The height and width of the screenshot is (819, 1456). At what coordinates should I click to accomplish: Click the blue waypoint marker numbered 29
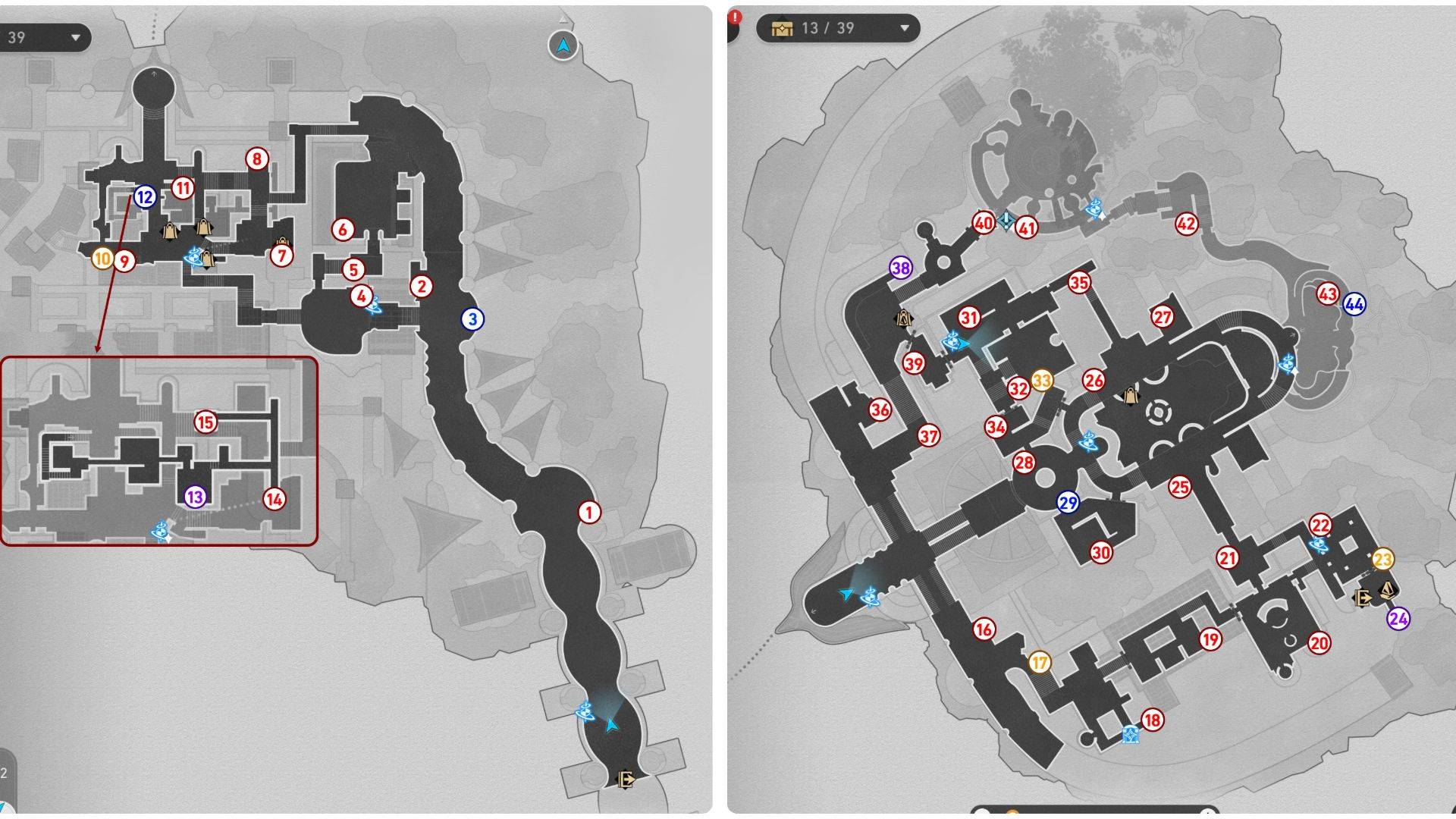click(1068, 502)
